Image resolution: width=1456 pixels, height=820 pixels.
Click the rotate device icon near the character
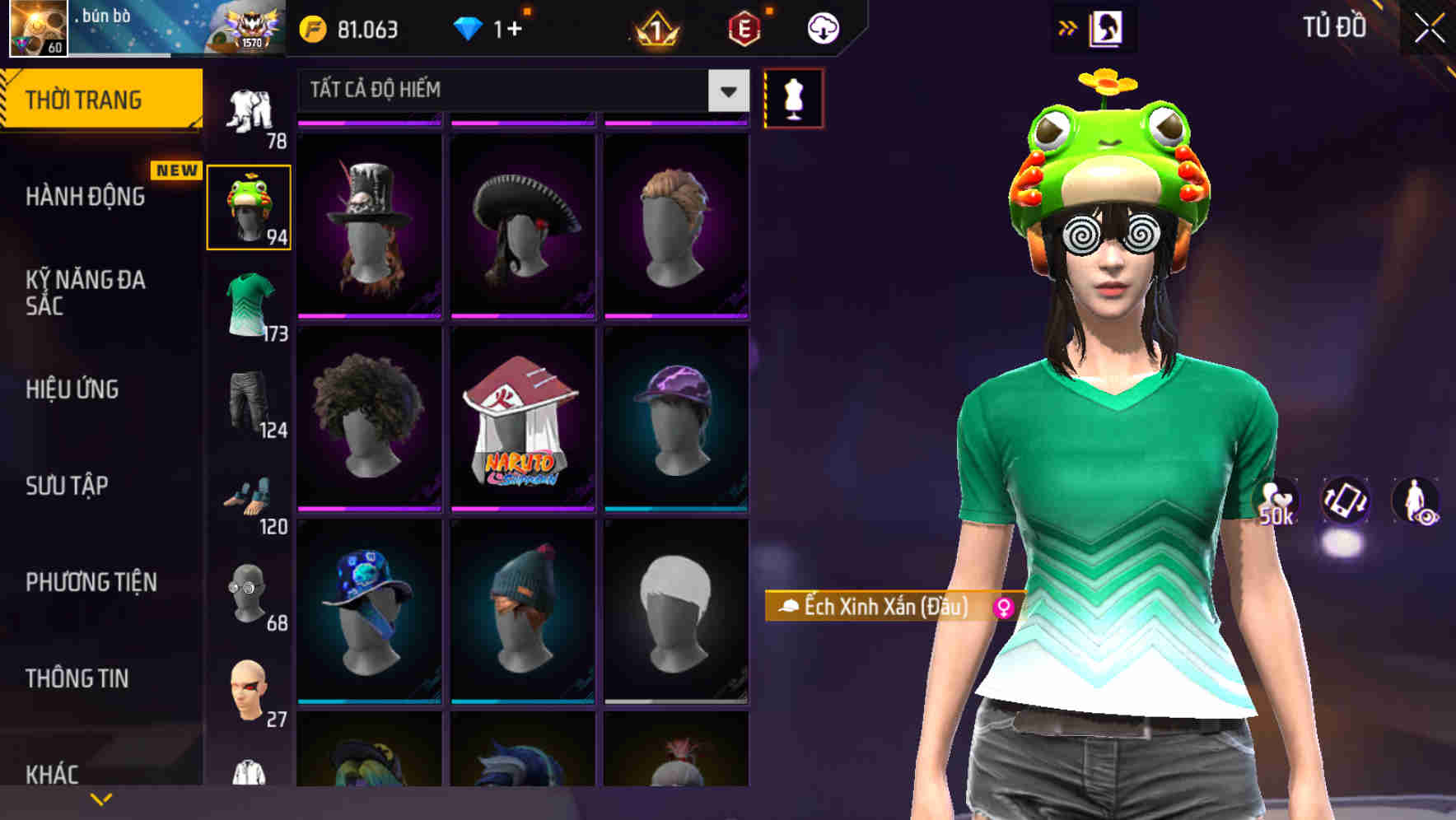click(x=1344, y=503)
